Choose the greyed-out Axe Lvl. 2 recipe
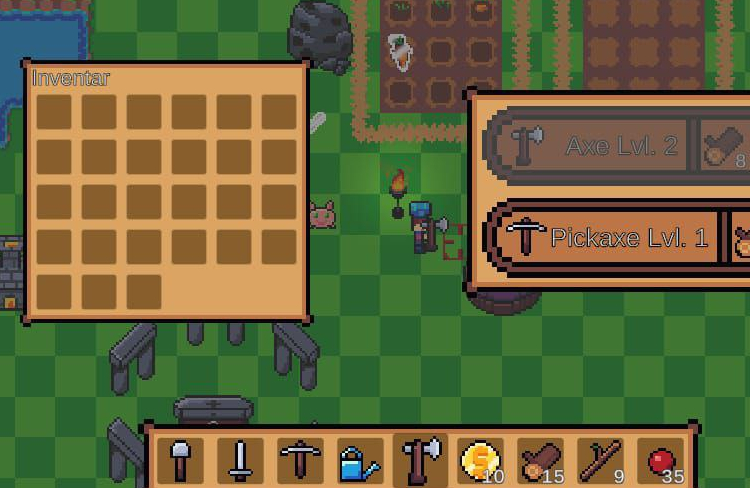Viewport: 750px width, 488px height. pos(590,146)
